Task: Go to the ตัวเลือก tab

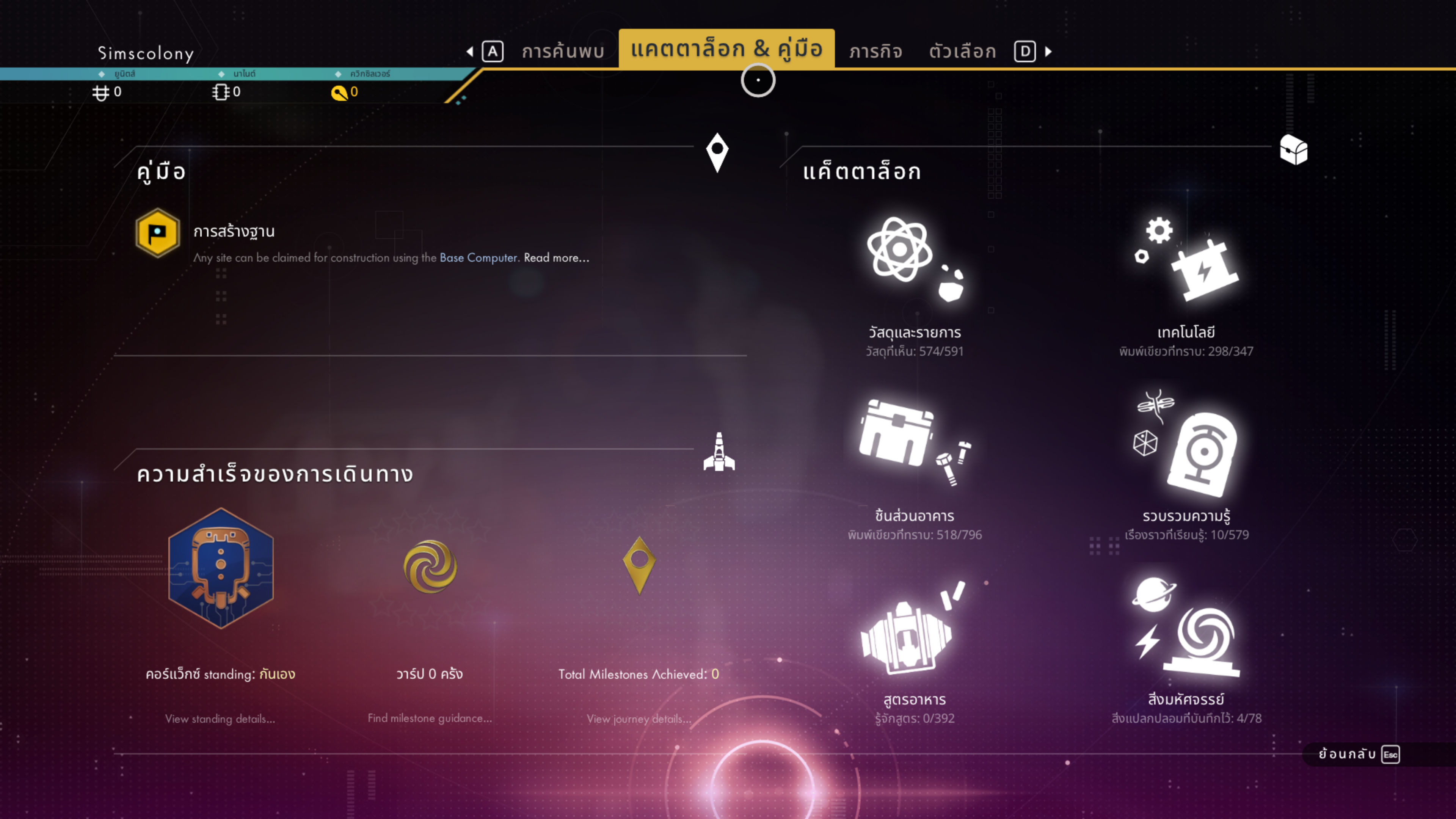Action: coord(962,52)
